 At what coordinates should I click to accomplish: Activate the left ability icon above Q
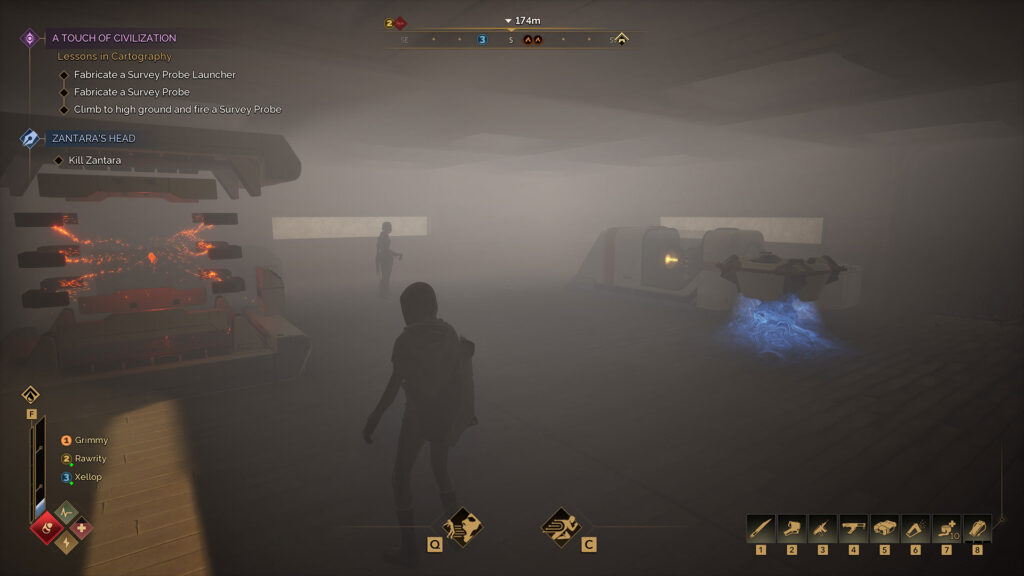[x=462, y=526]
